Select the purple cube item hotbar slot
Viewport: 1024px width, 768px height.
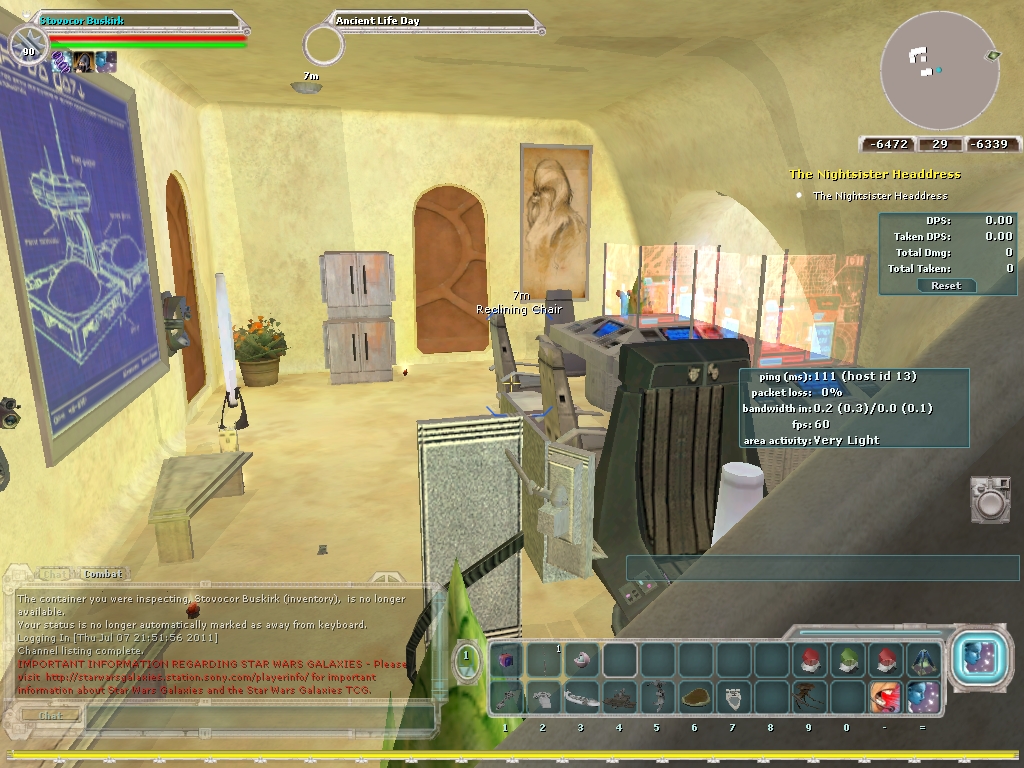pos(506,660)
